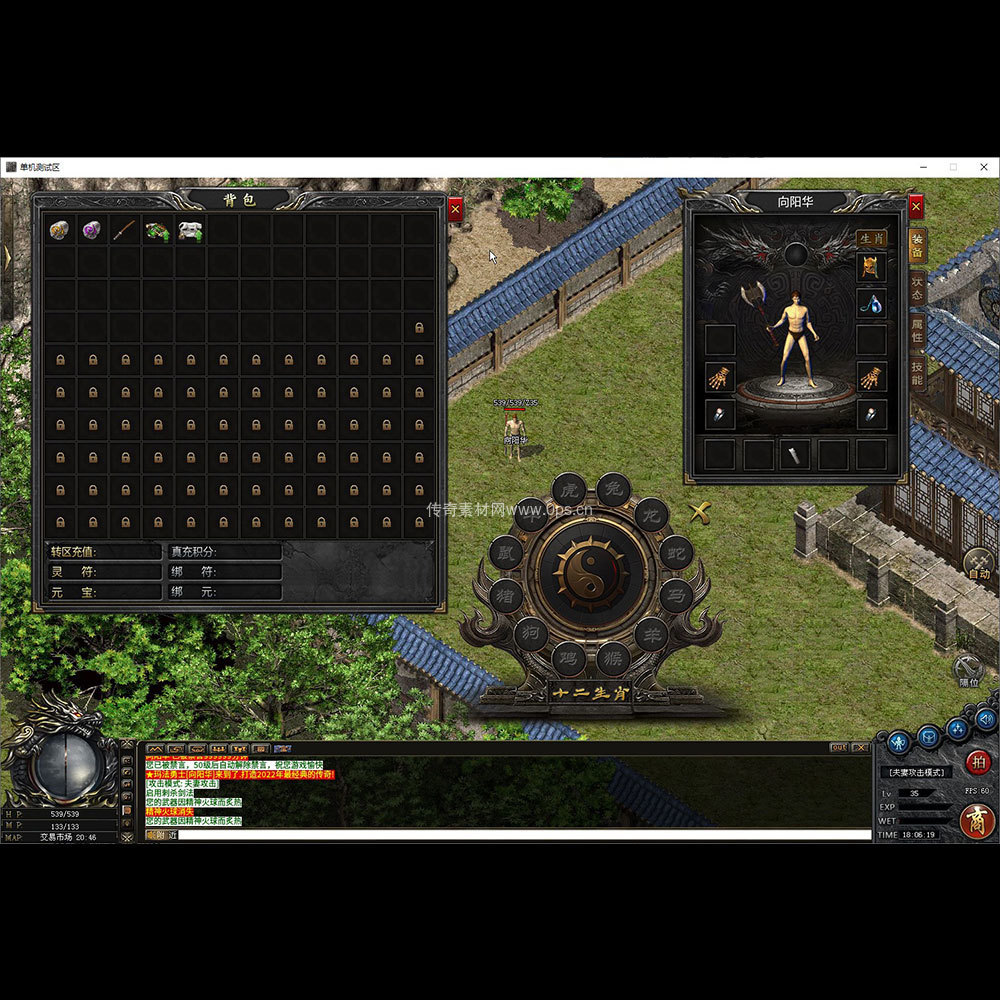Image resolution: width=1000 pixels, height=1000 pixels.
Task: Click the 生肖 zodiac button
Action: (x=871, y=239)
